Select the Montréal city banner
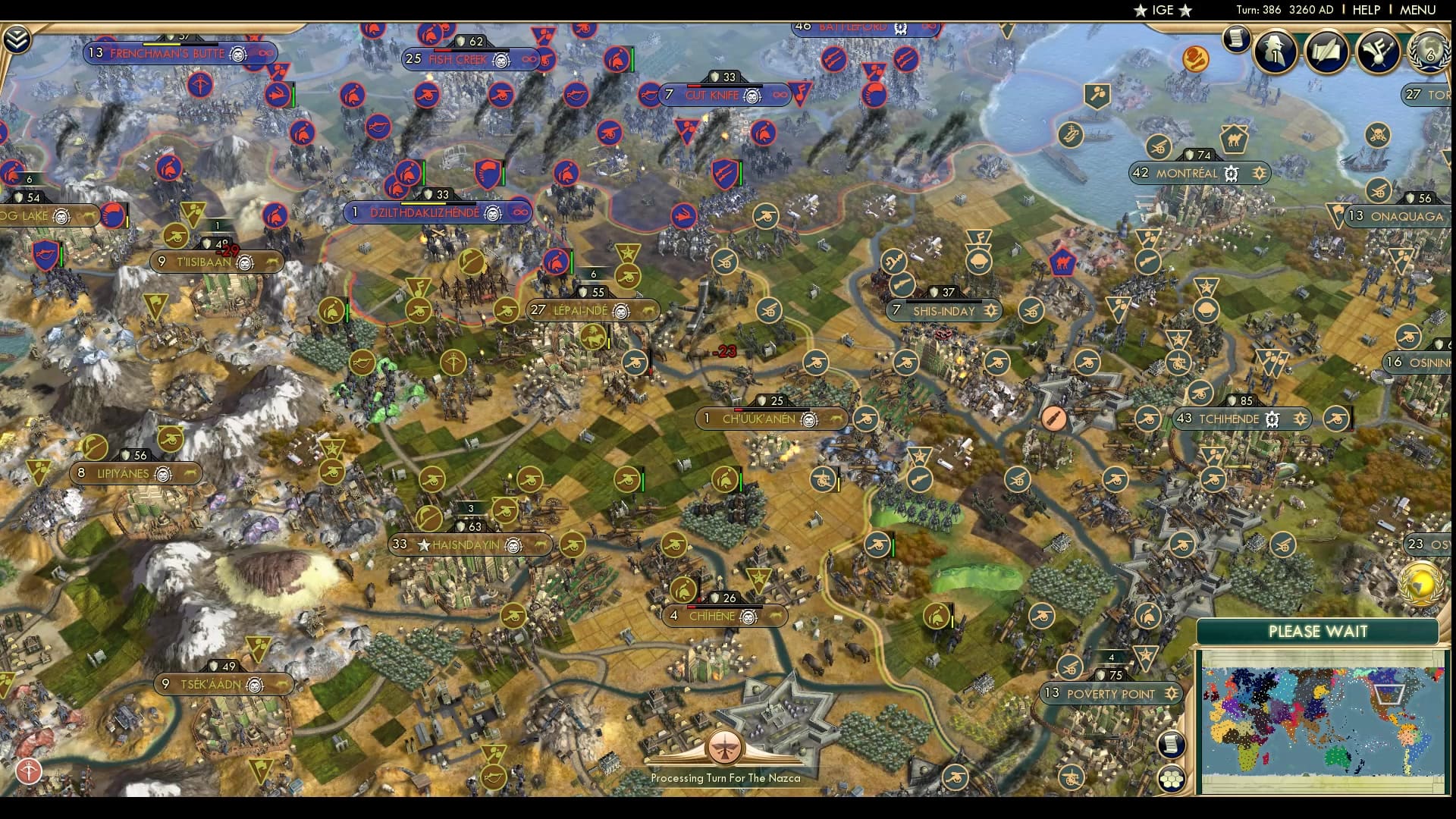Viewport: 1456px width, 819px height. [1187, 173]
